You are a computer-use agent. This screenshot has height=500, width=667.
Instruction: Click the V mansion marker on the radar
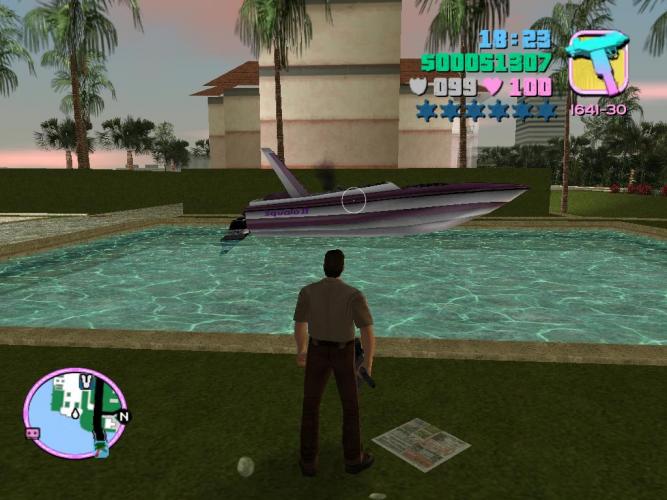pyautogui.click(x=86, y=381)
